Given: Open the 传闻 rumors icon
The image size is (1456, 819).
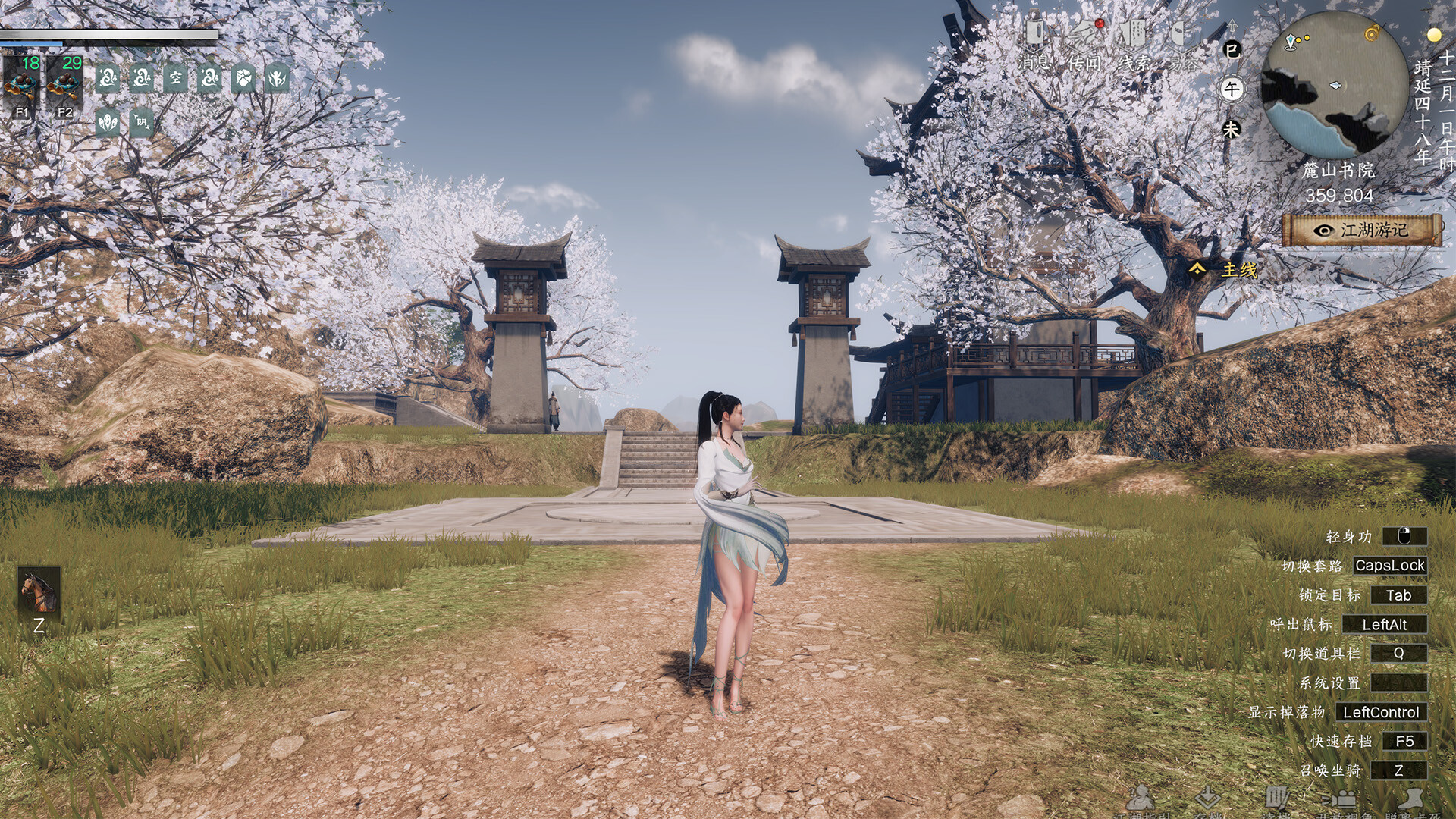Looking at the screenshot, I should 1085,35.
